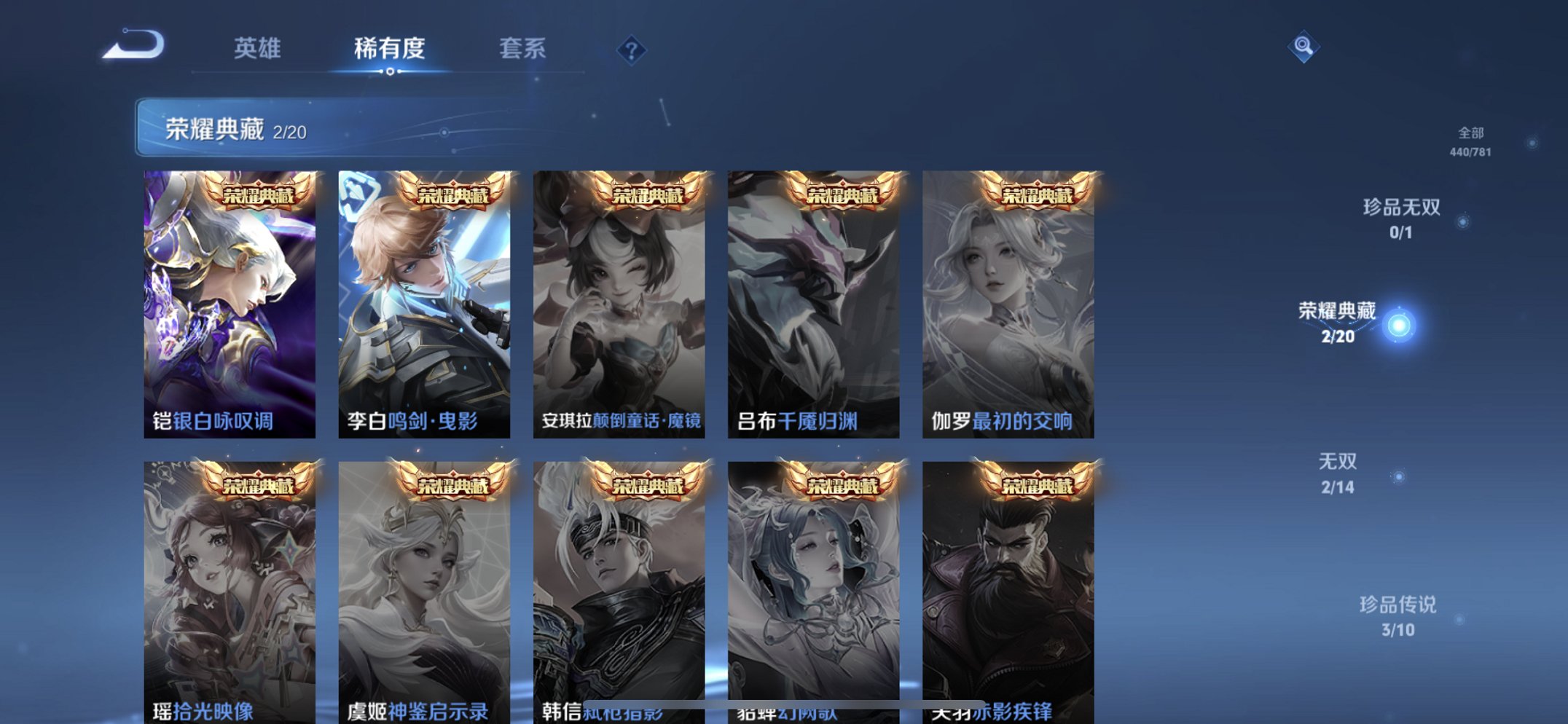Image resolution: width=1568 pixels, height=724 pixels.
Task: Open the question mark help icon
Action: pos(633,50)
